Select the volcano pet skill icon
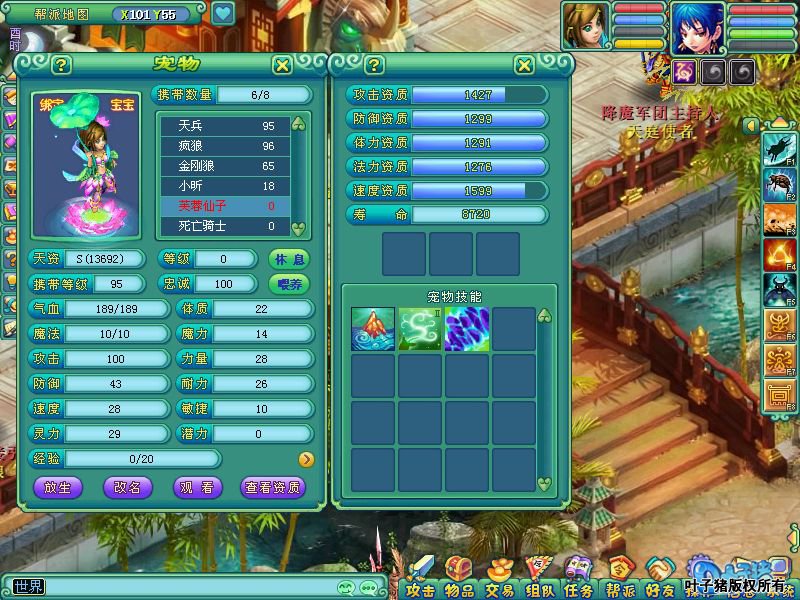Image resolution: width=800 pixels, height=600 pixels. [369, 329]
